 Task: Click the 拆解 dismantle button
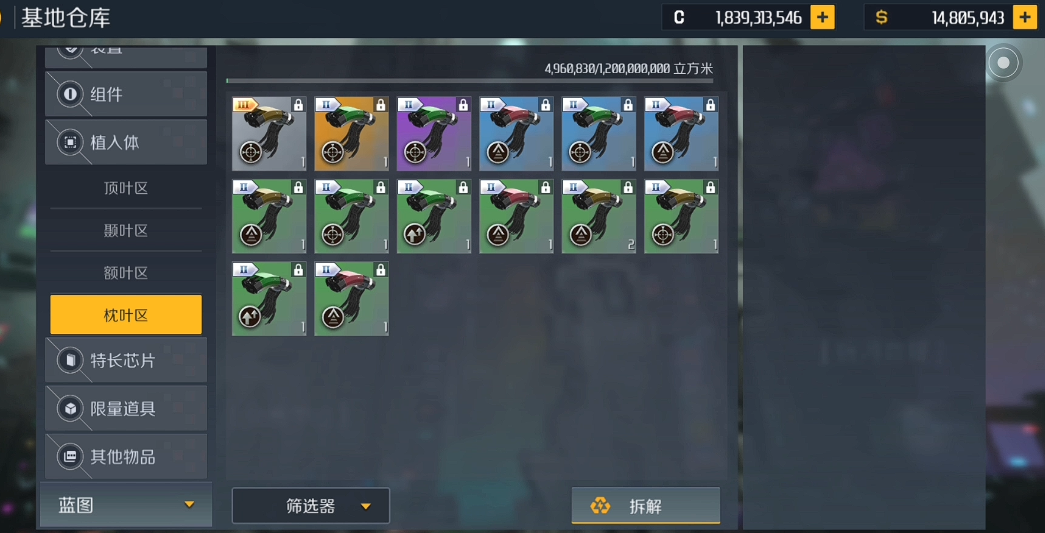point(645,506)
